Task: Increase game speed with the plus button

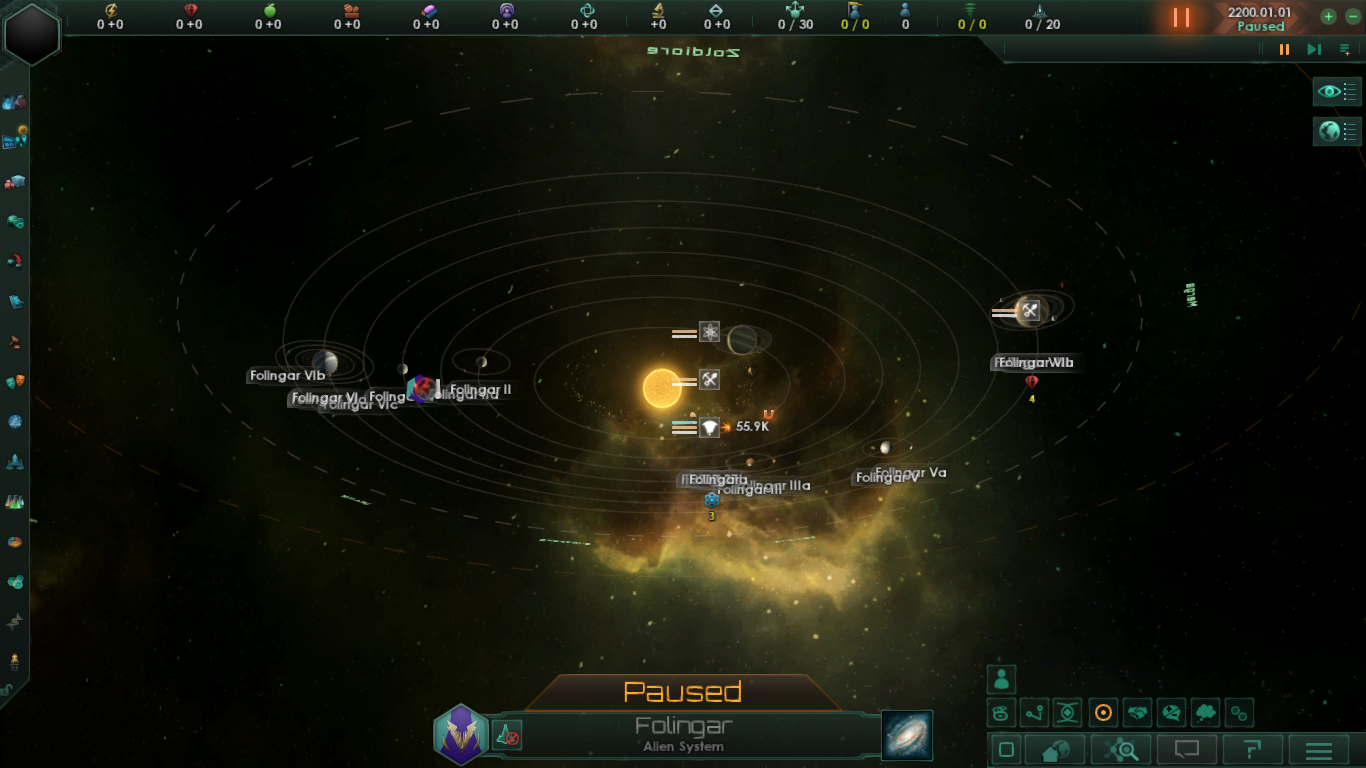Action: click(1328, 16)
